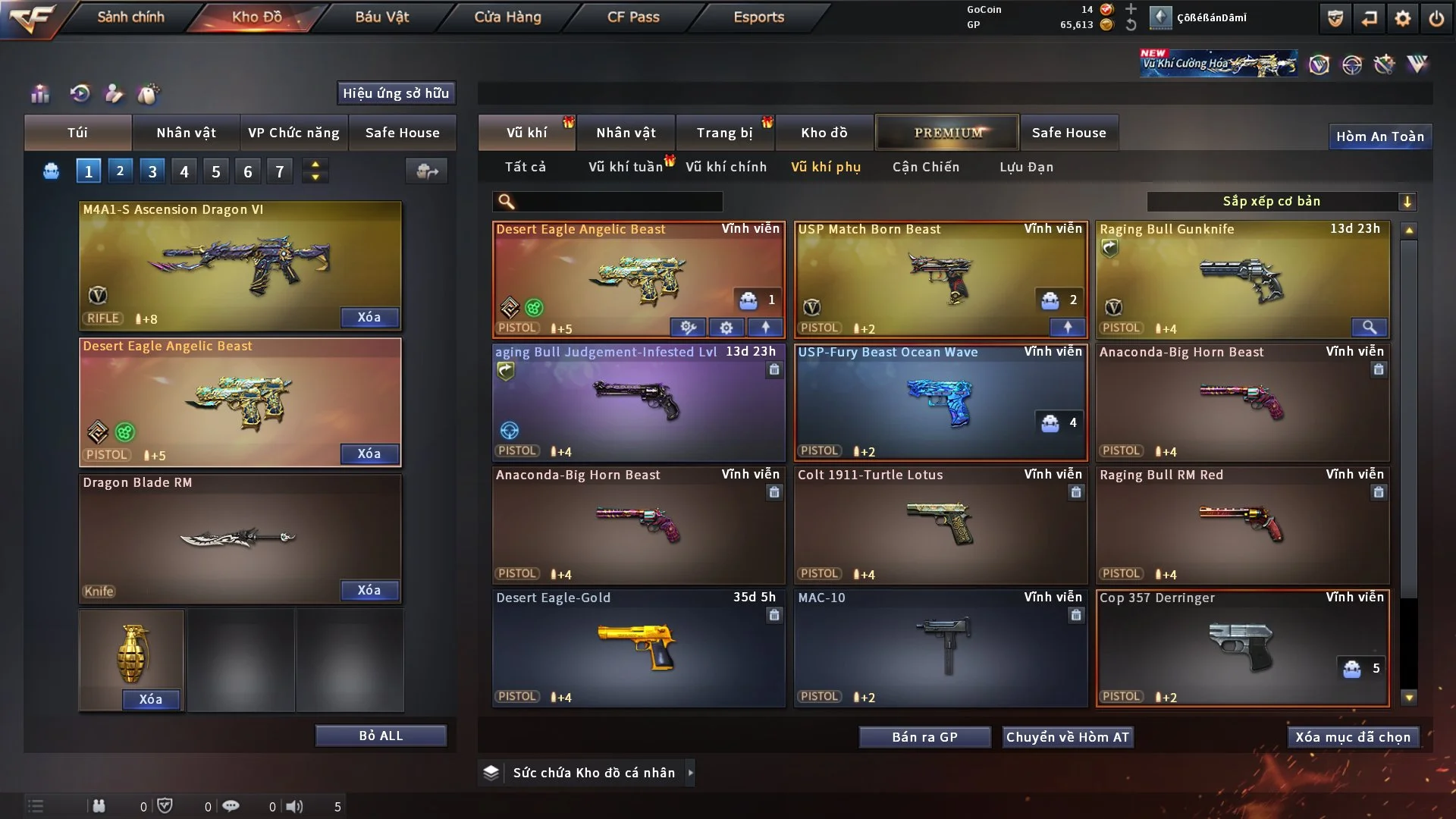Viewport: 1456px width, 819px height.
Task: Open Hòm An Toàn safe box
Action: [x=1379, y=136]
